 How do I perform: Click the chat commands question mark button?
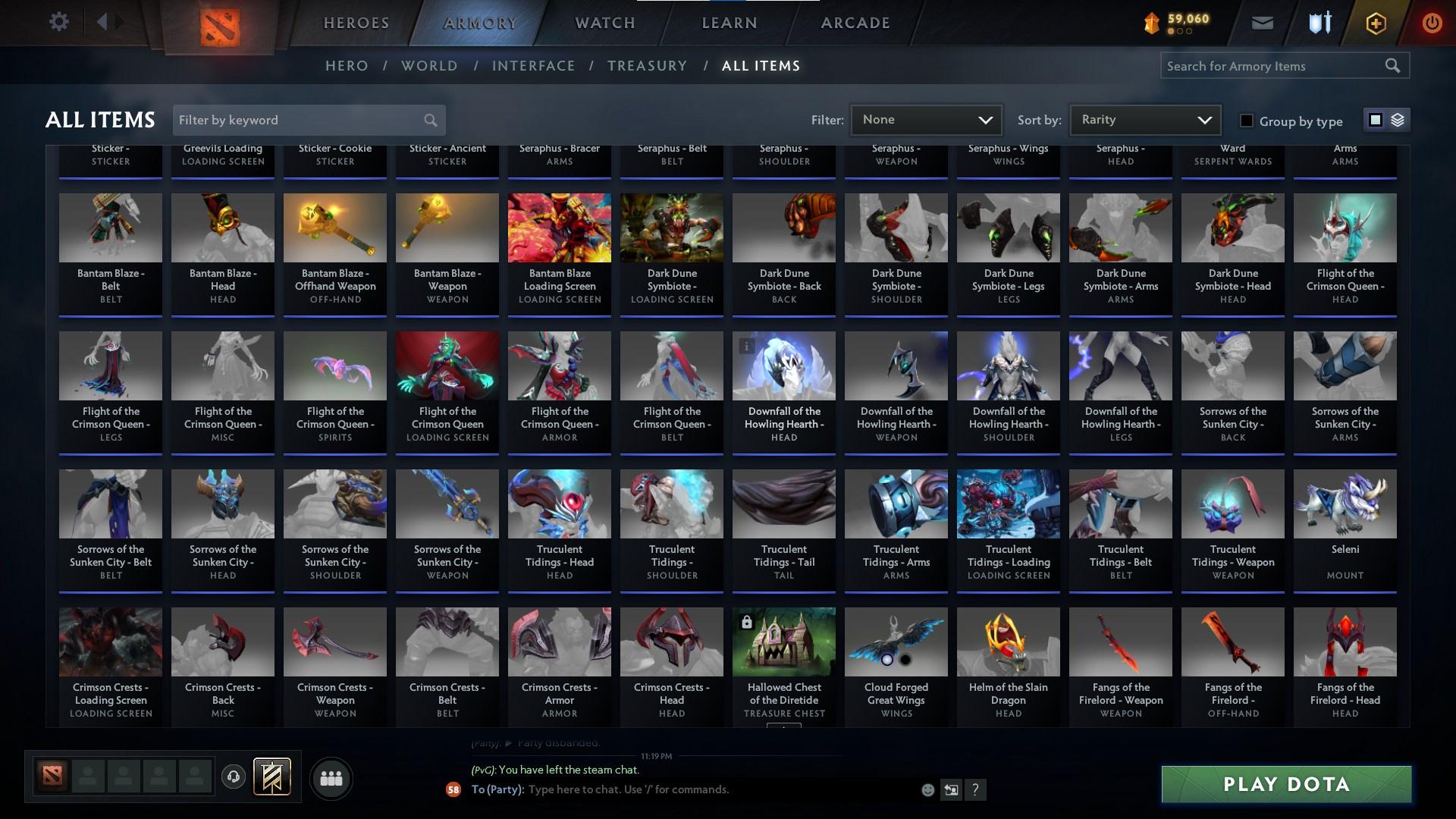(x=975, y=789)
